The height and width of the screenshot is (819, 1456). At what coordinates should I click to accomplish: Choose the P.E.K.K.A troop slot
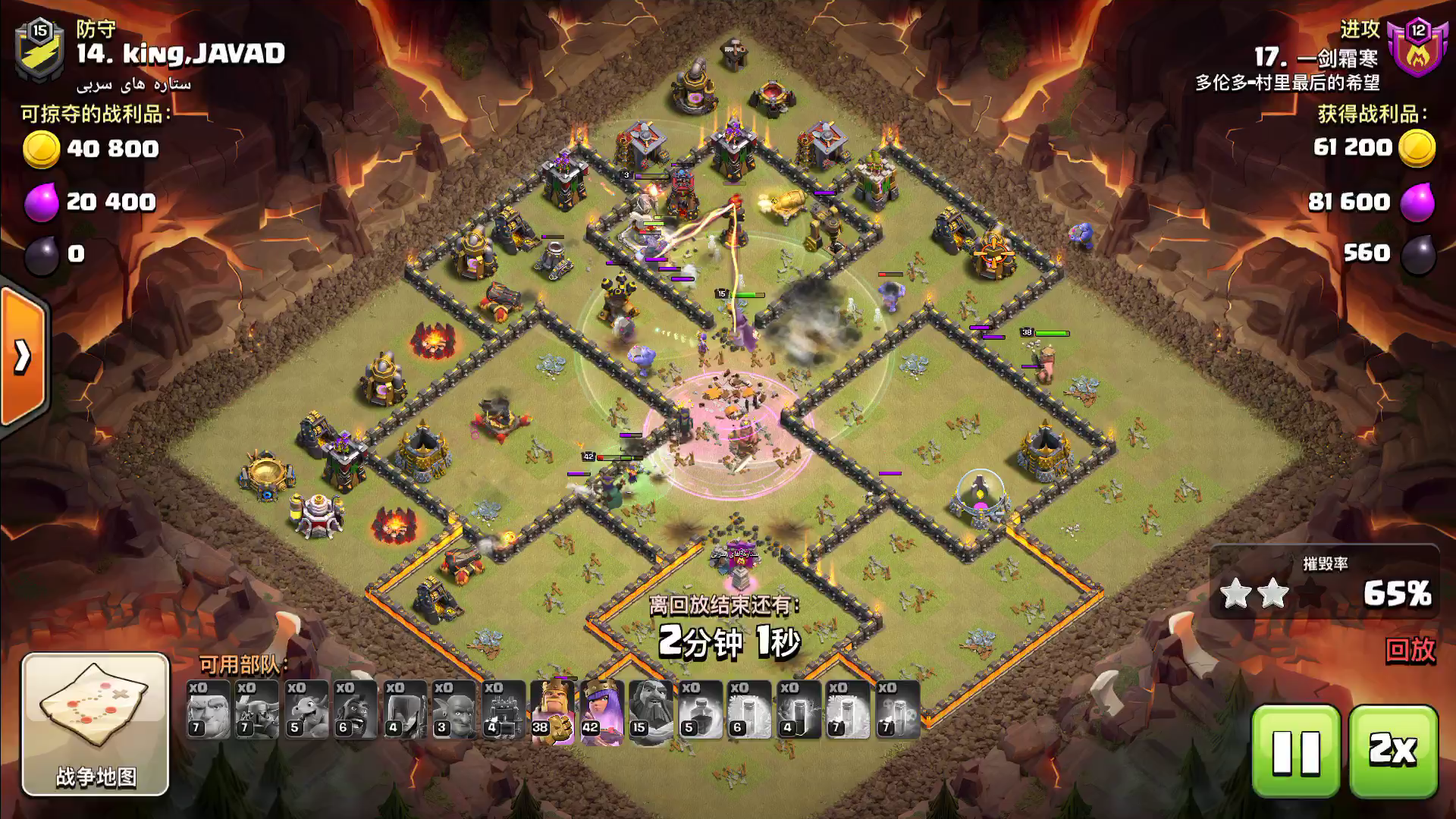point(256,710)
